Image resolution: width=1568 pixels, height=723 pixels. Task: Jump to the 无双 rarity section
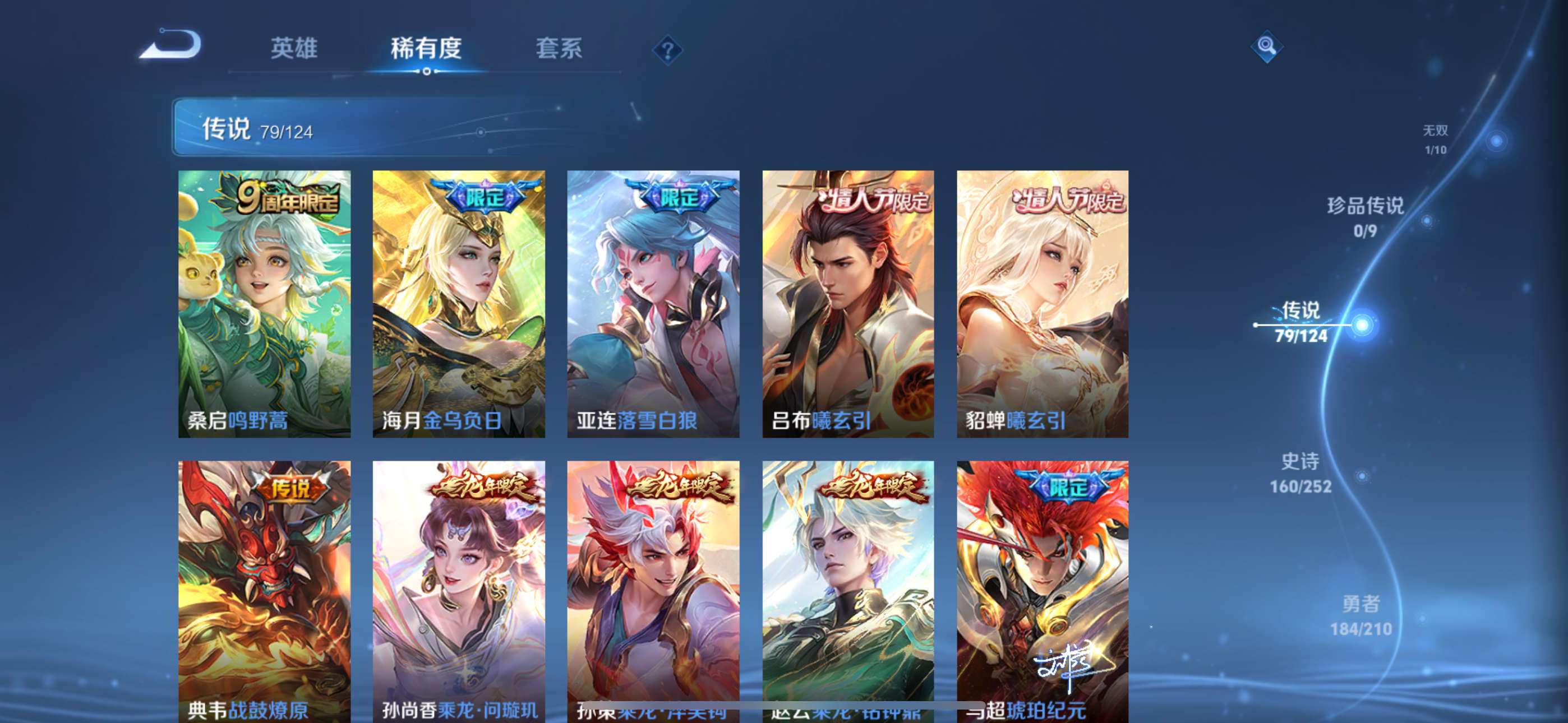1435,140
